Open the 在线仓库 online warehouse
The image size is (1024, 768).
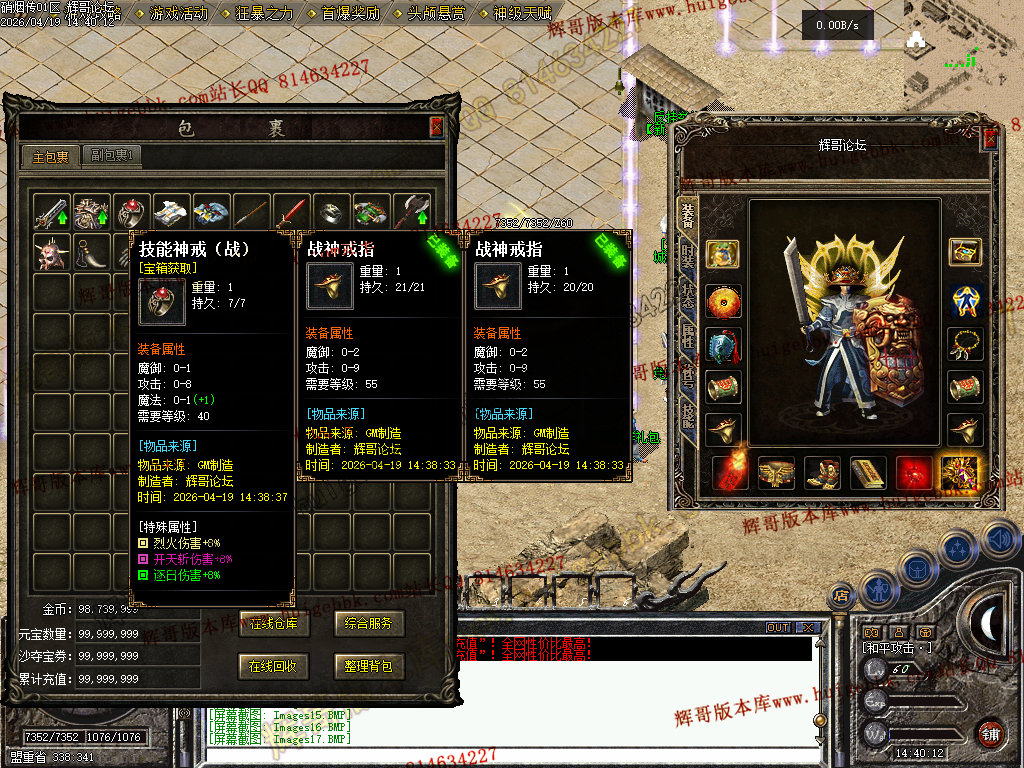coord(274,624)
